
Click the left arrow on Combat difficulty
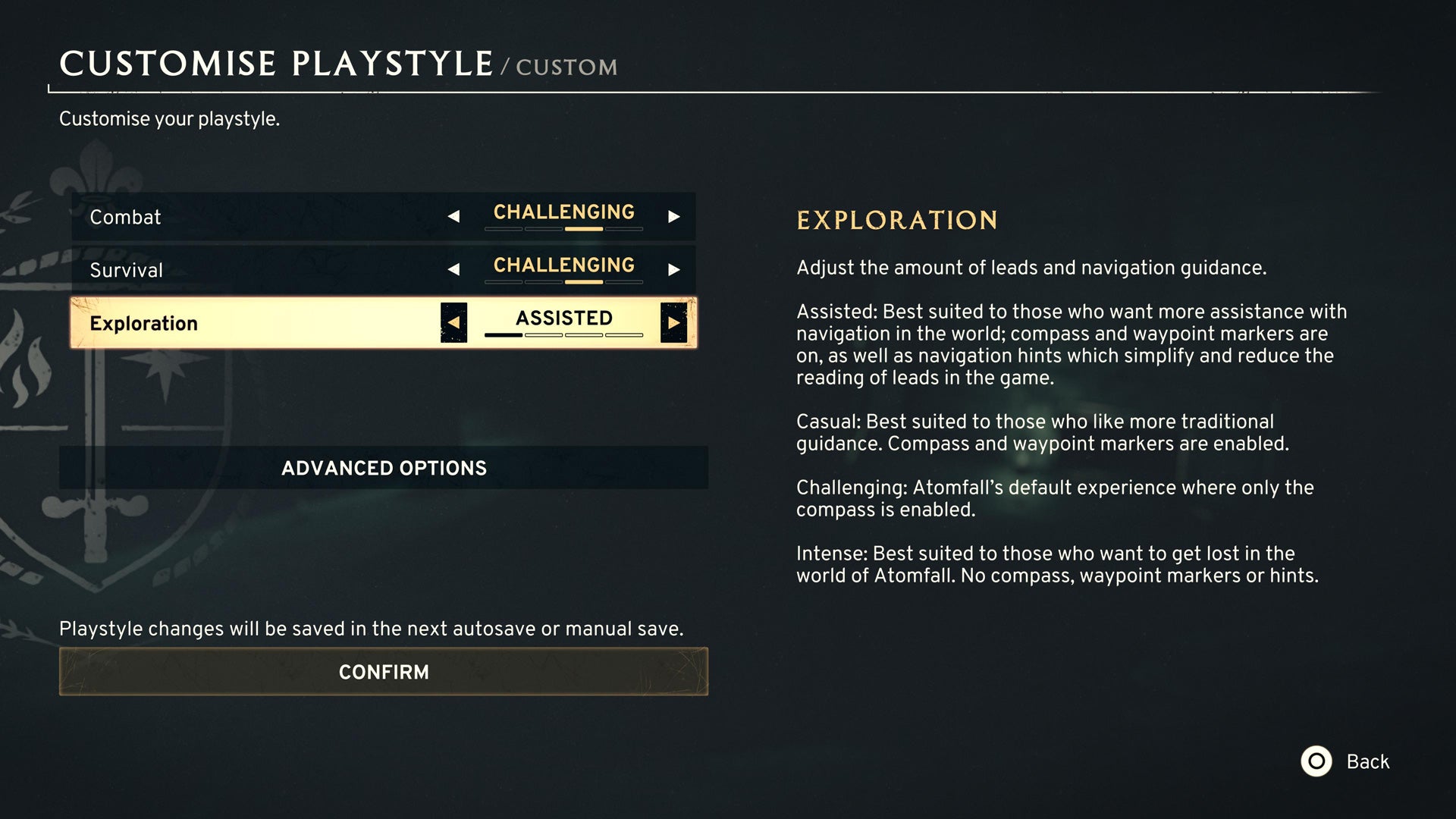point(453,216)
